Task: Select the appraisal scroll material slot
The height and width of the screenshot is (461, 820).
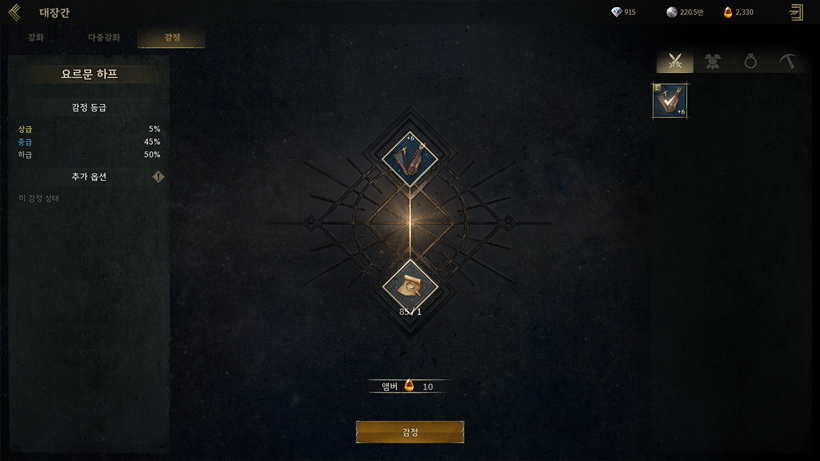Action: tap(410, 286)
